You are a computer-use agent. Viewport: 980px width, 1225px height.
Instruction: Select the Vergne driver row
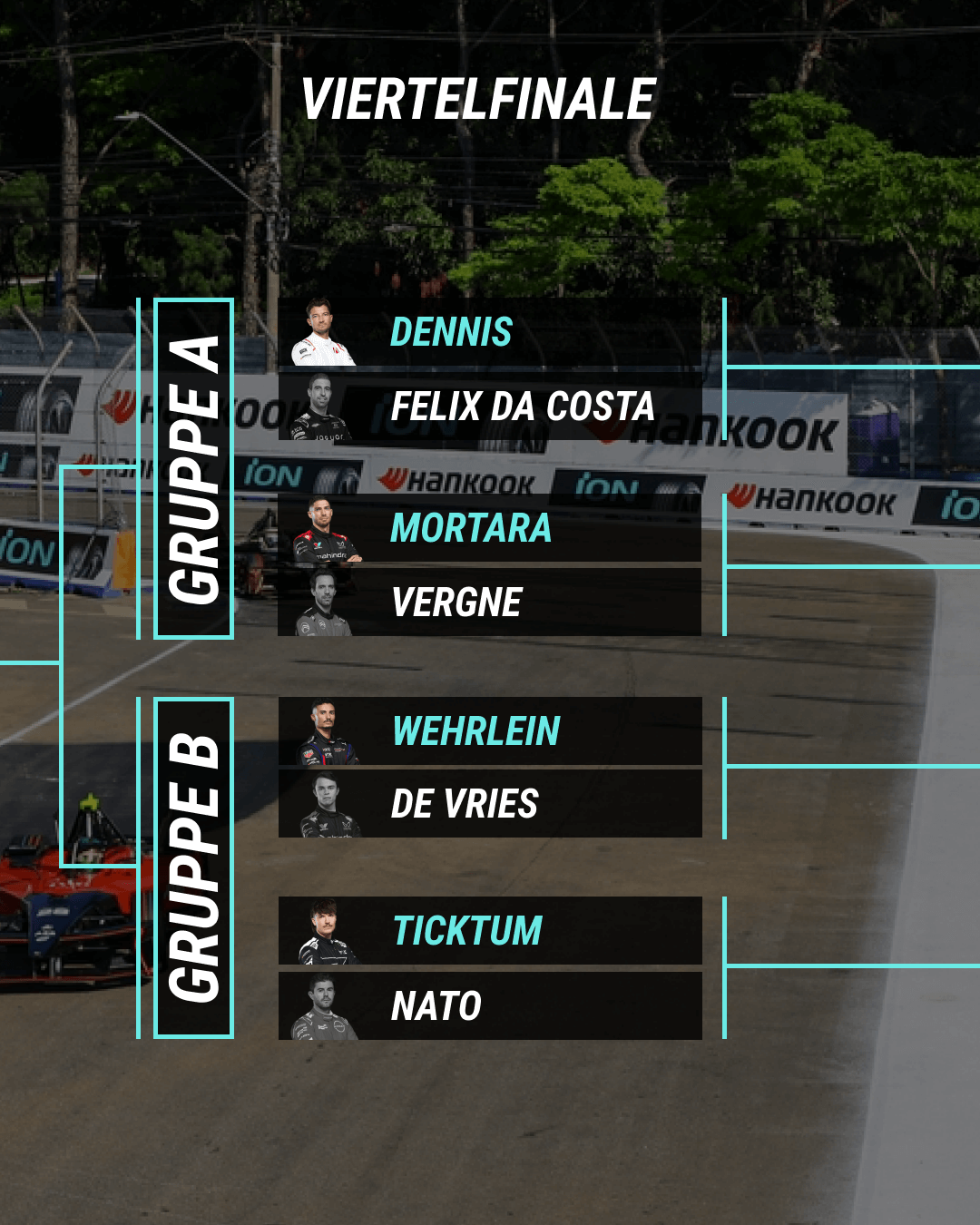(490, 603)
